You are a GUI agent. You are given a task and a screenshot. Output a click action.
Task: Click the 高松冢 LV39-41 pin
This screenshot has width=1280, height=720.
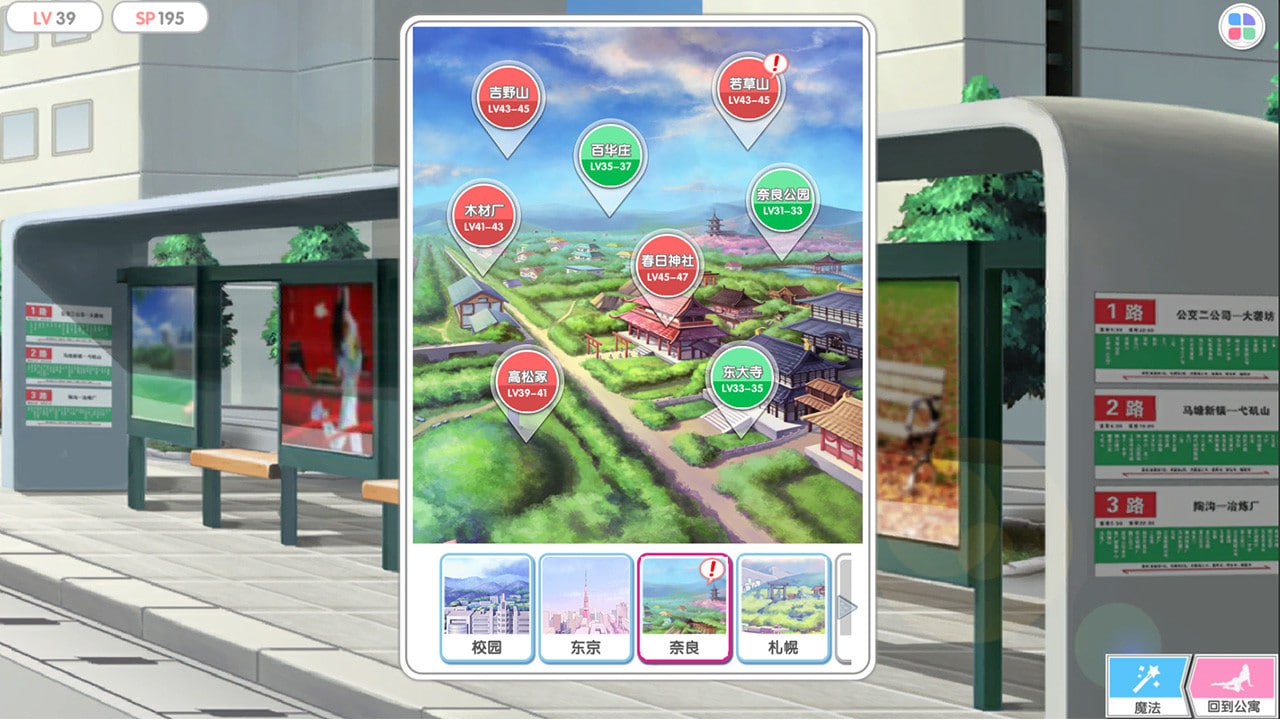point(525,382)
